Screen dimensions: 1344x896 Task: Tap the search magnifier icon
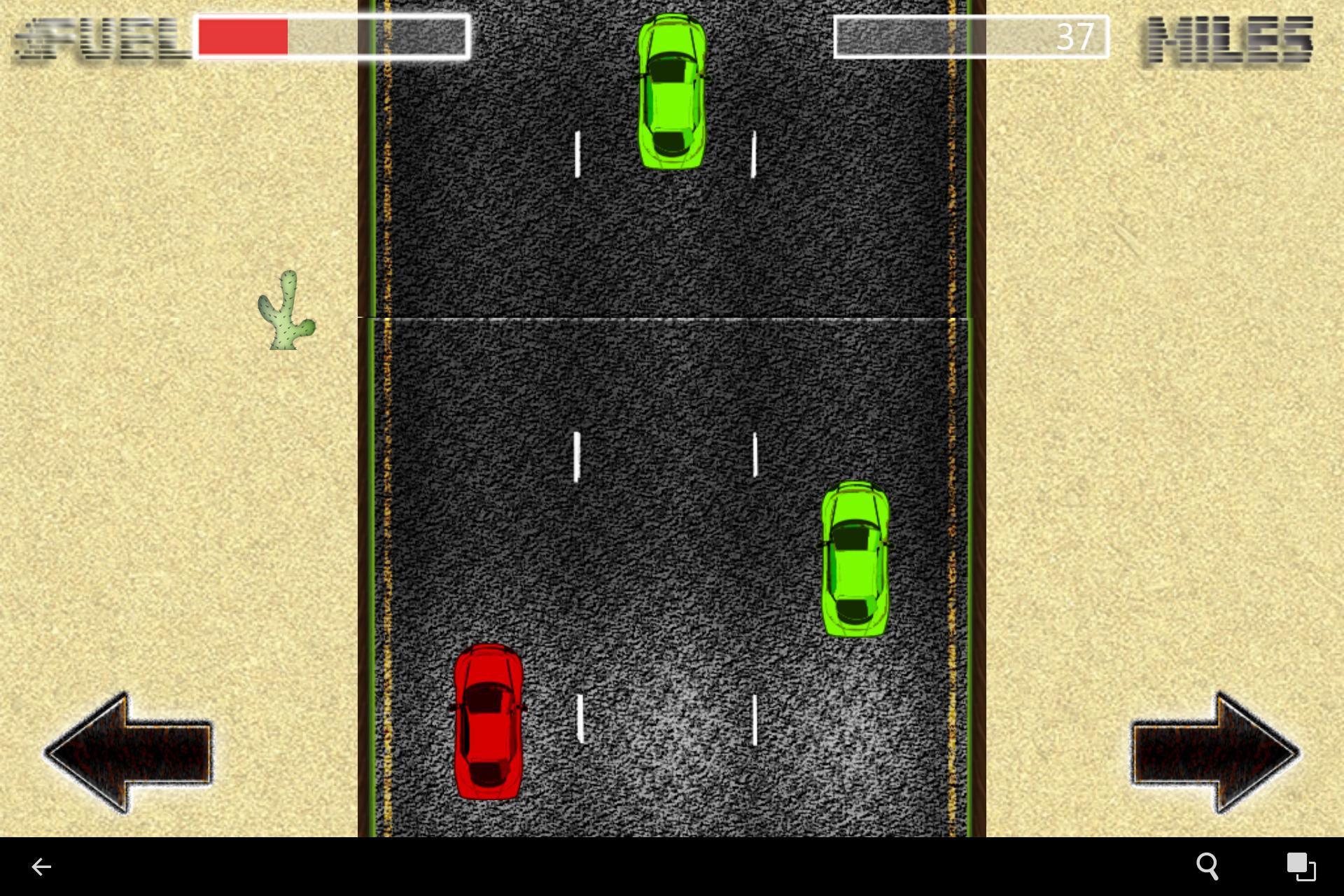(x=1207, y=867)
